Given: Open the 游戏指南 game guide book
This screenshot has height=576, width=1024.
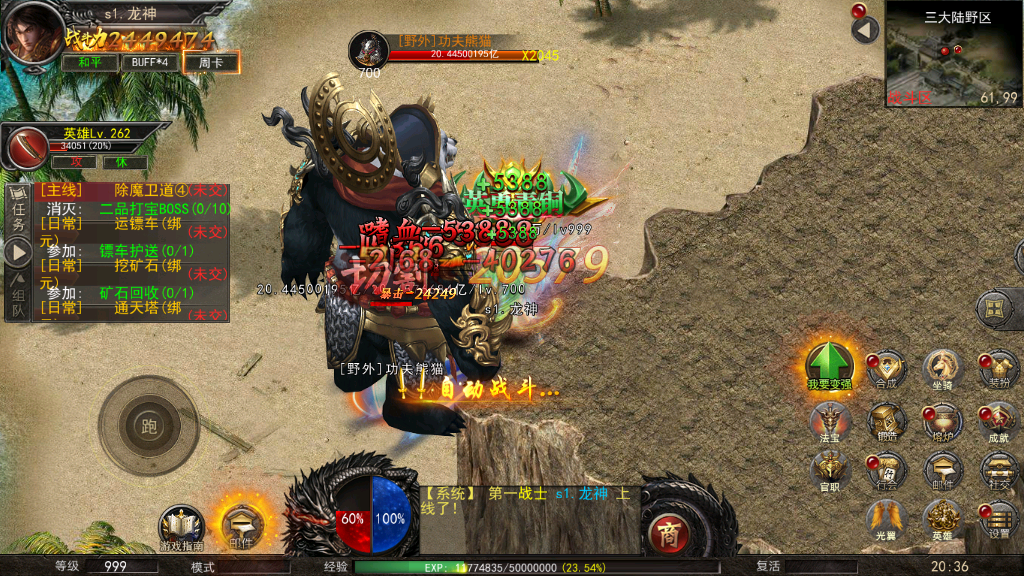Looking at the screenshot, I should point(182,527).
